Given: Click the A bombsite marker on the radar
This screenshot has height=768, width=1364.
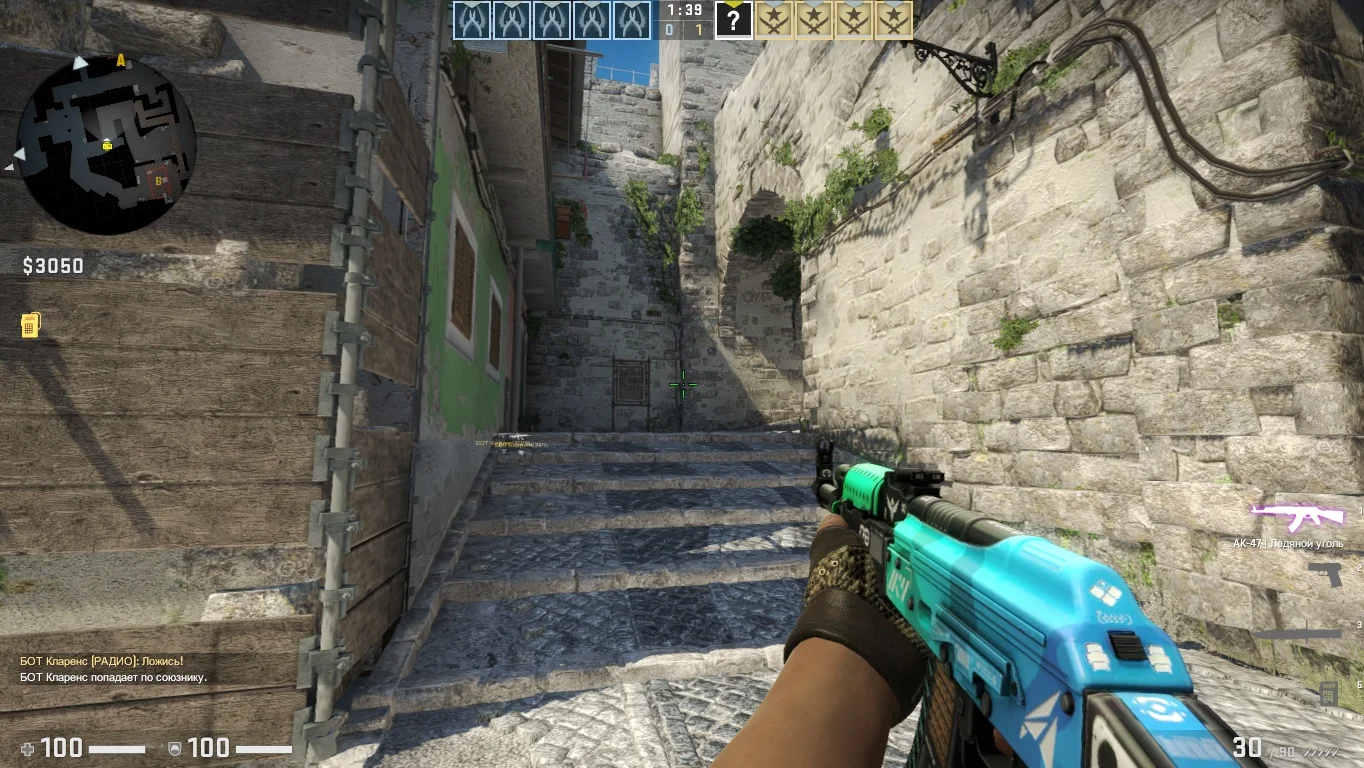Looking at the screenshot, I should coord(121,61).
